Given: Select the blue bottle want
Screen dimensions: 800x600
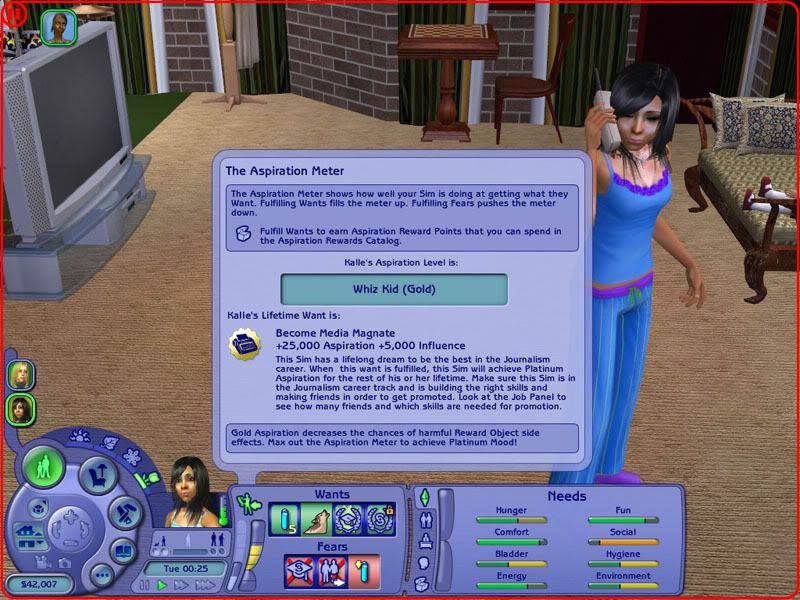Looking at the screenshot, I should pos(284,520).
